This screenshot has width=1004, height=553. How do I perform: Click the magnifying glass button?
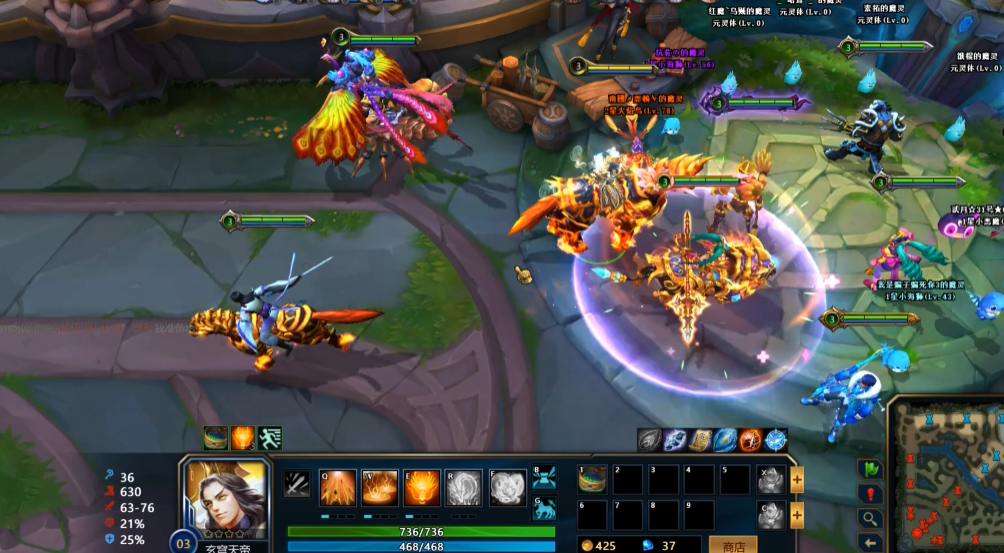click(870, 519)
